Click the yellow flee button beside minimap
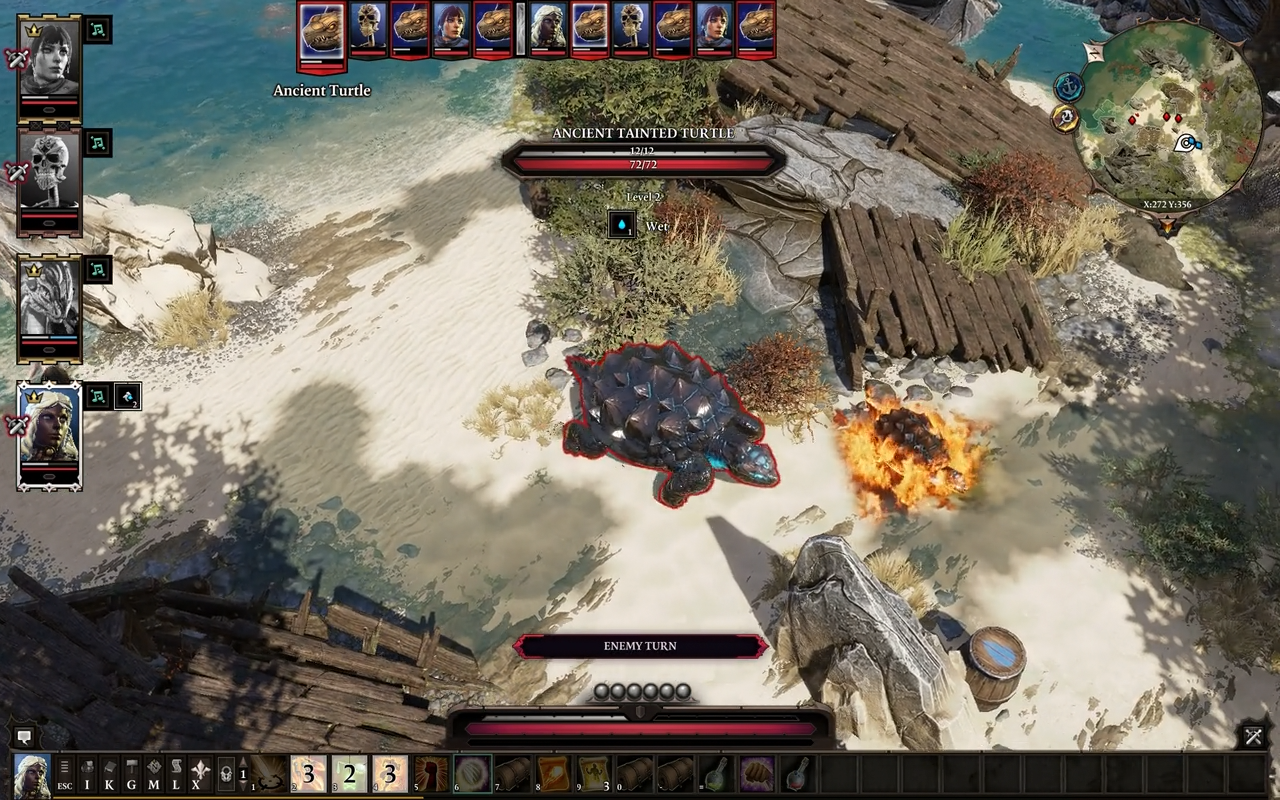 coord(1065,118)
